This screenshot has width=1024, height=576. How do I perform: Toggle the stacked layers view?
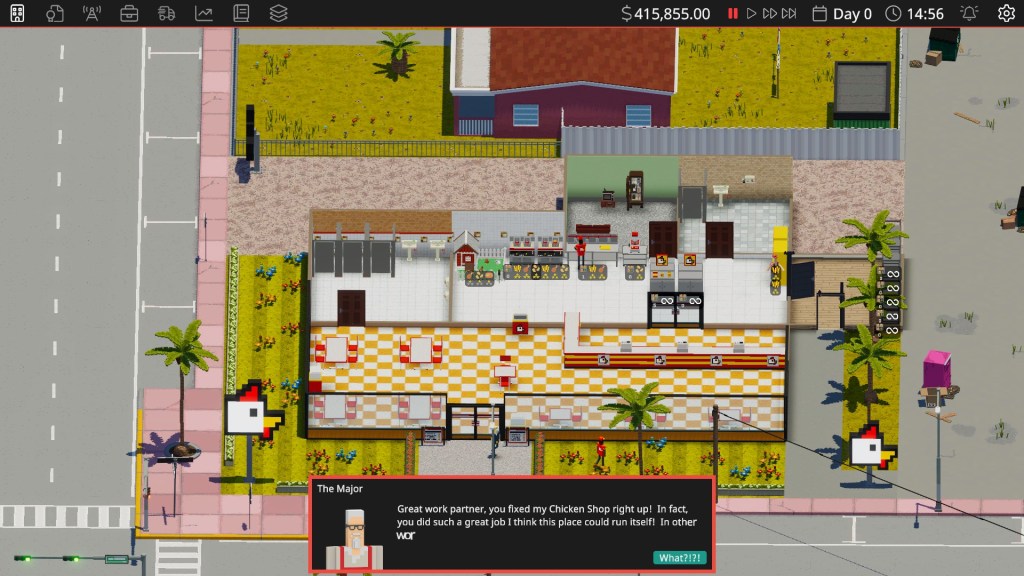(278, 13)
